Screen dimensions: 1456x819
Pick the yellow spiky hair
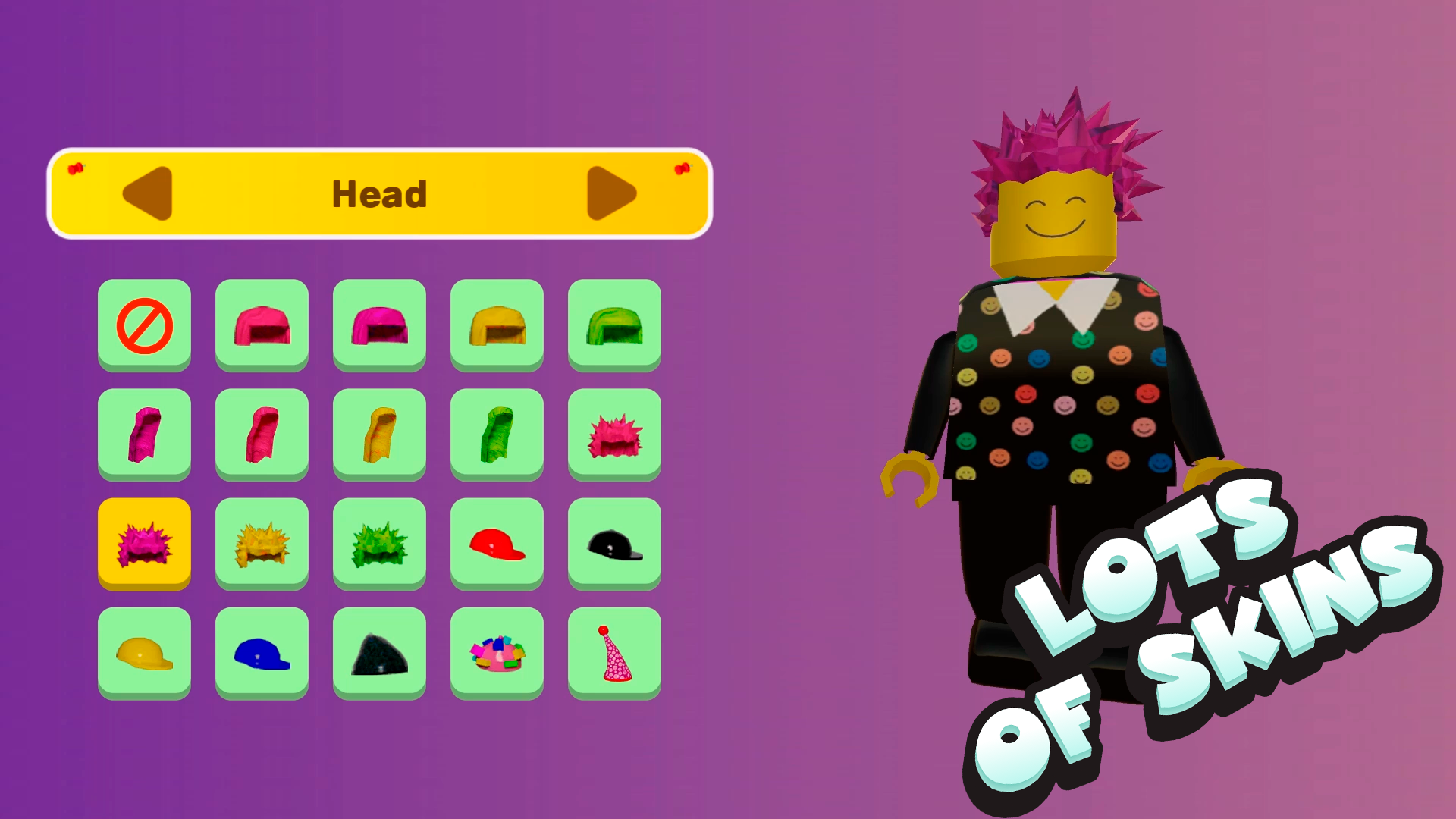pyautogui.click(x=262, y=543)
